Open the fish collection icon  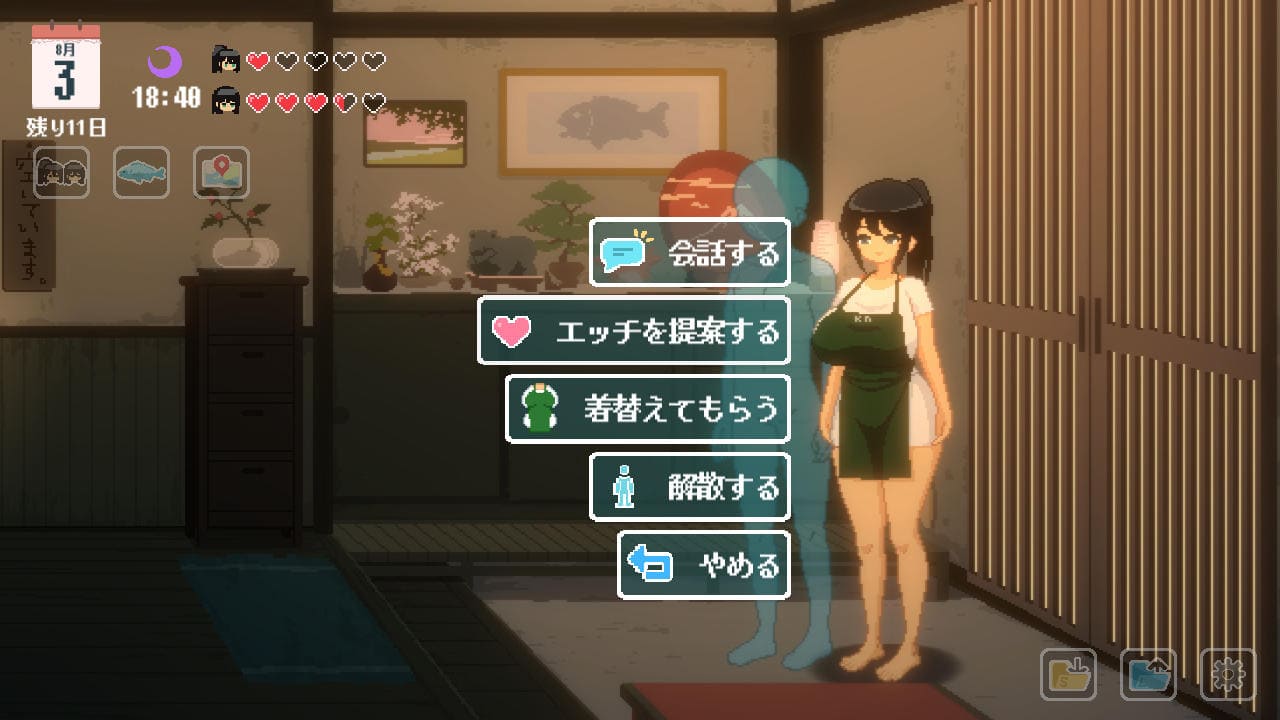tap(141, 173)
